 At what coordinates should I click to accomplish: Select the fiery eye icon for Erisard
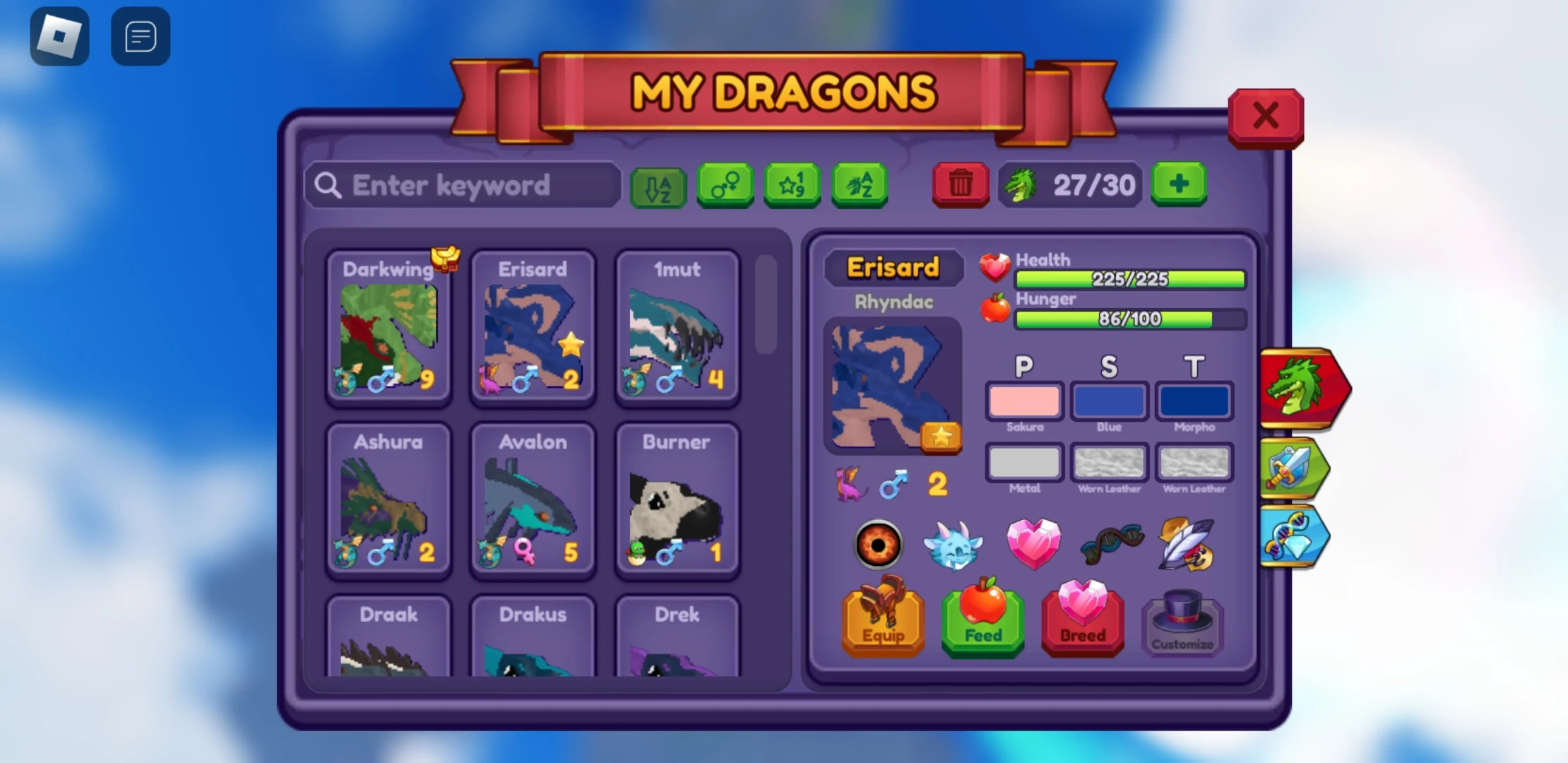pos(879,545)
